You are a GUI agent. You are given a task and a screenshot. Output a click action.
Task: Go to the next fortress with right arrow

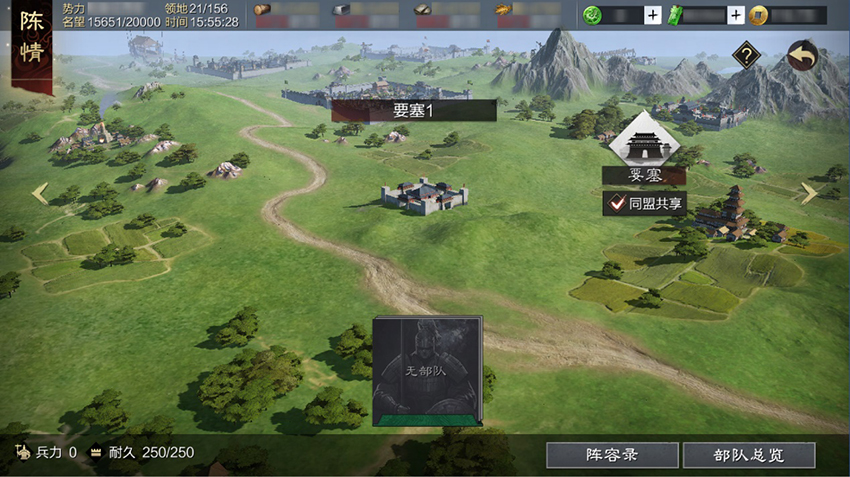(x=809, y=194)
